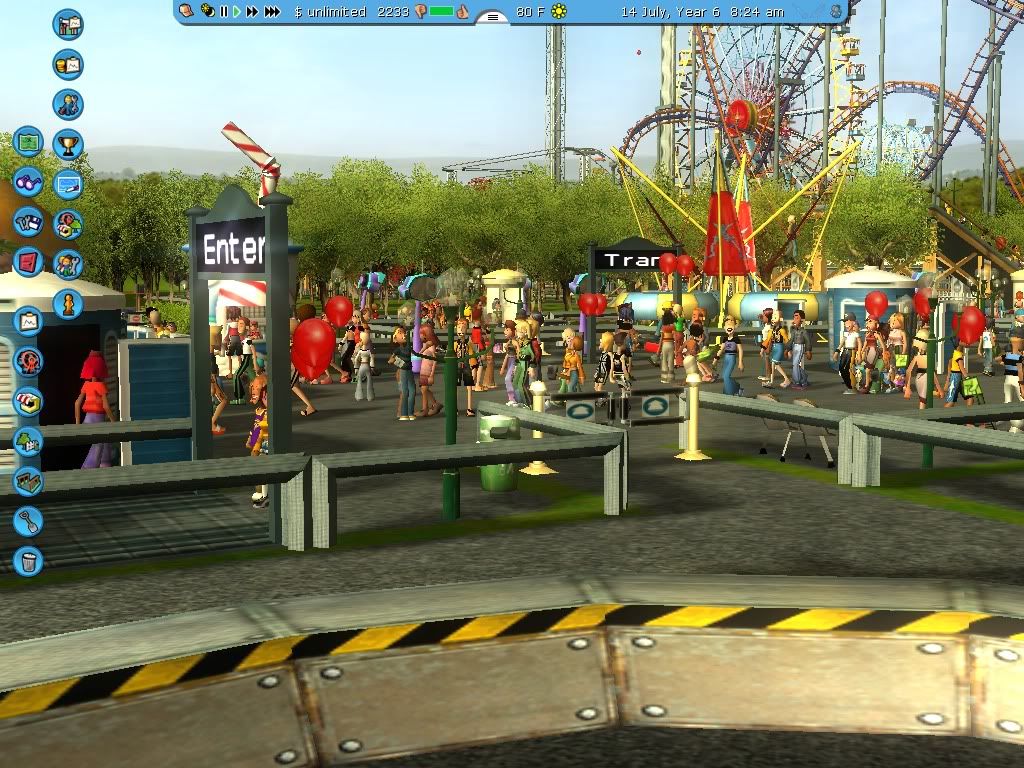Open the orange guest figure panel
Viewport: 1024px width, 768px height.
click(68, 303)
